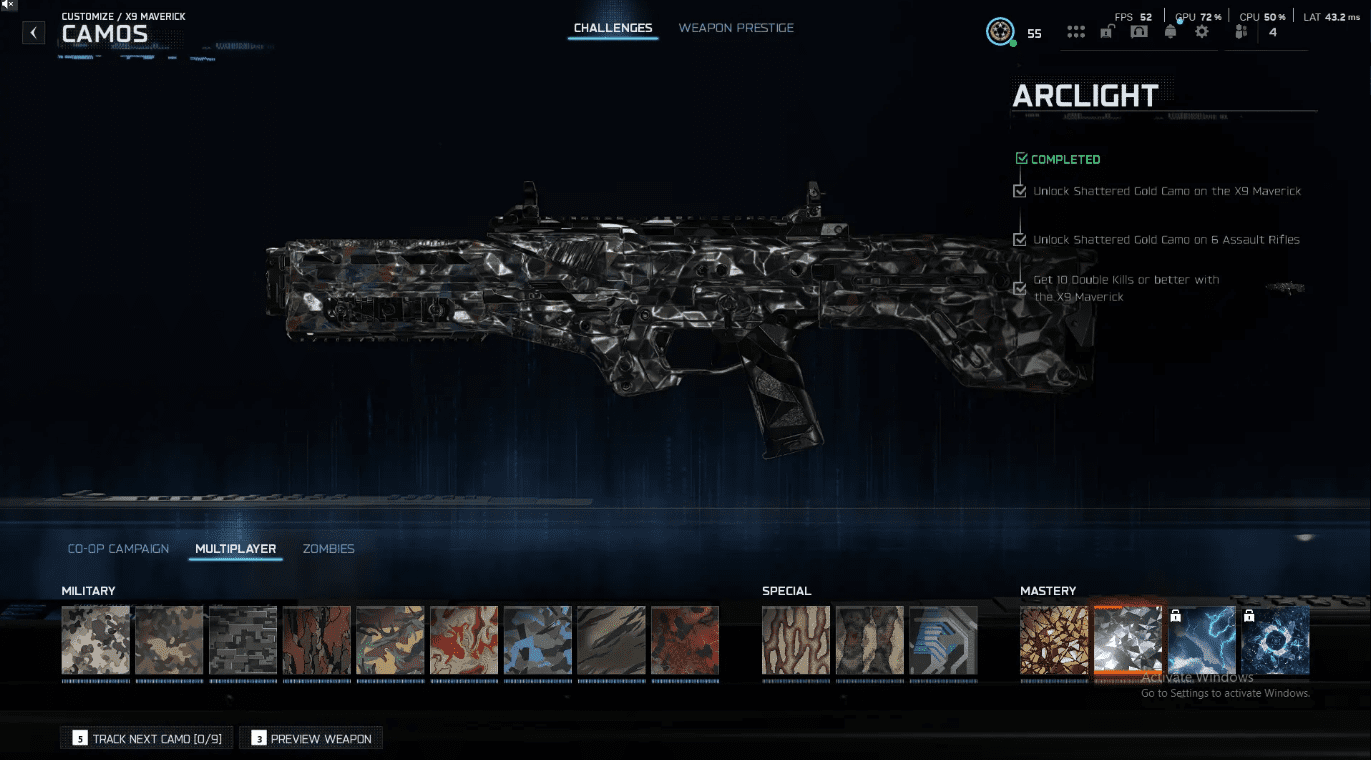Select the Multiplayer camo tab
The height and width of the screenshot is (760, 1371).
pos(236,549)
